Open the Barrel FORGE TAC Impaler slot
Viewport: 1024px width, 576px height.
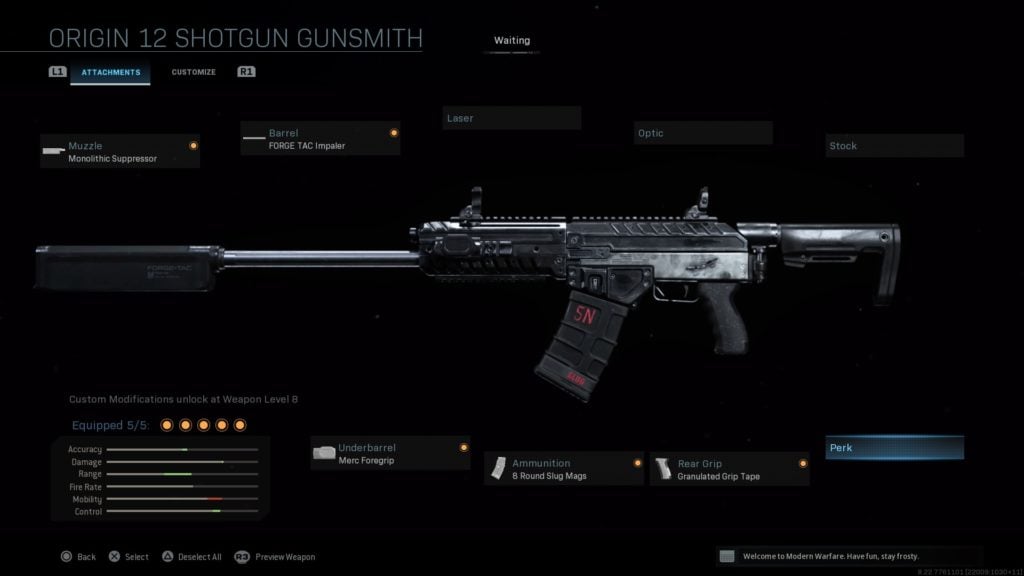tap(320, 139)
